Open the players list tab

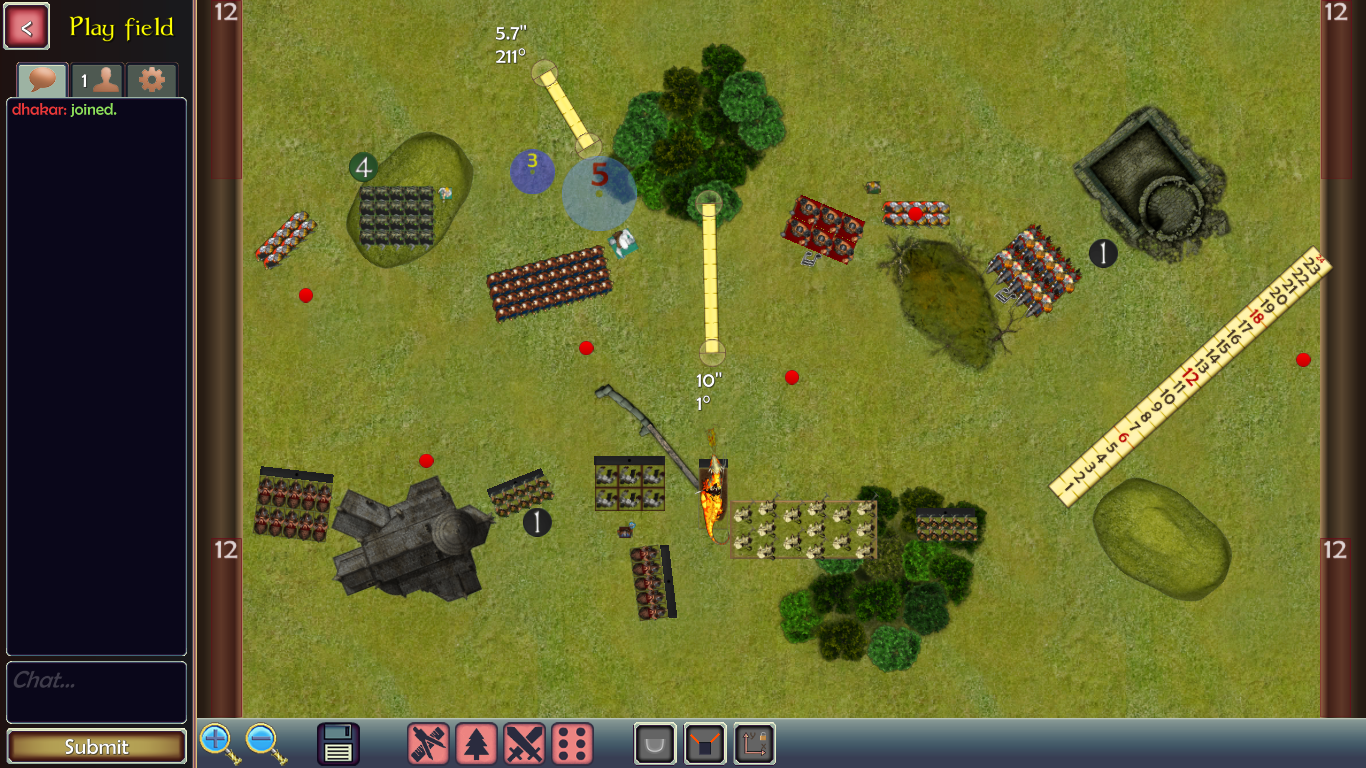[x=97, y=81]
